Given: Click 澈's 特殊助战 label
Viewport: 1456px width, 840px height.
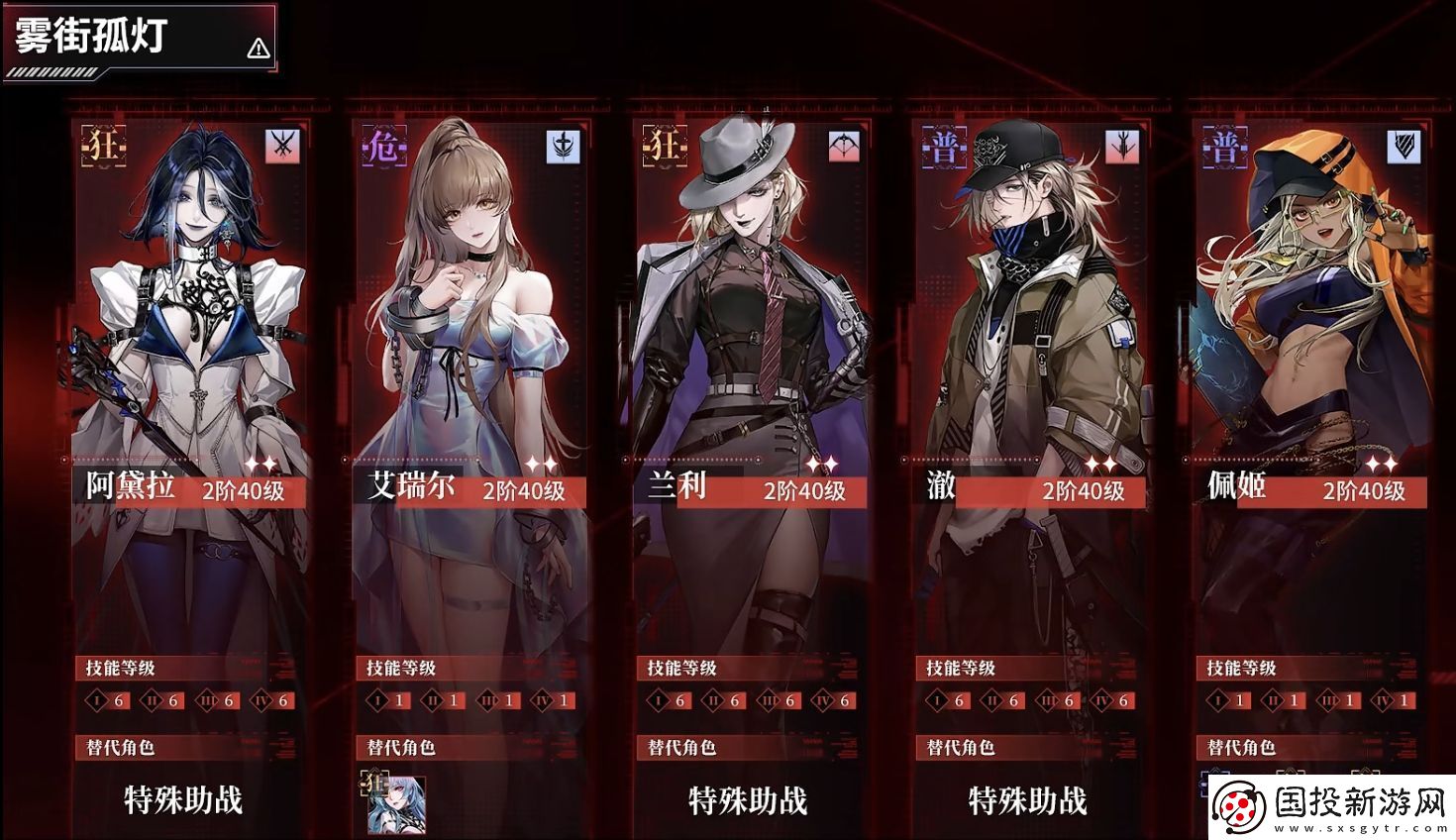Looking at the screenshot, I should tap(1028, 800).
